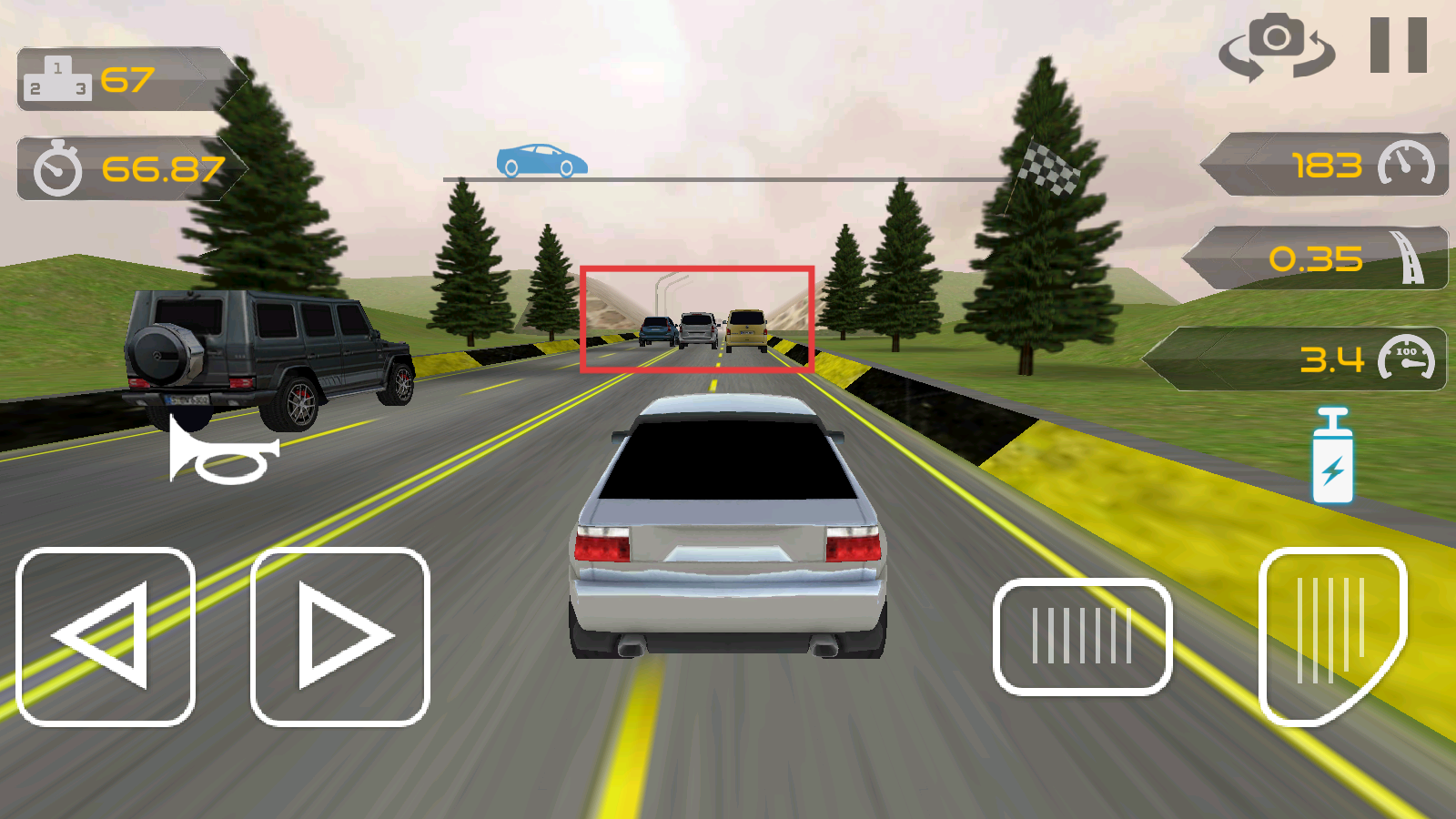Image resolution: width=1456 pixels, height=819 pixels.
Task: Switch the camera view
Action: tap(1276, 47)
